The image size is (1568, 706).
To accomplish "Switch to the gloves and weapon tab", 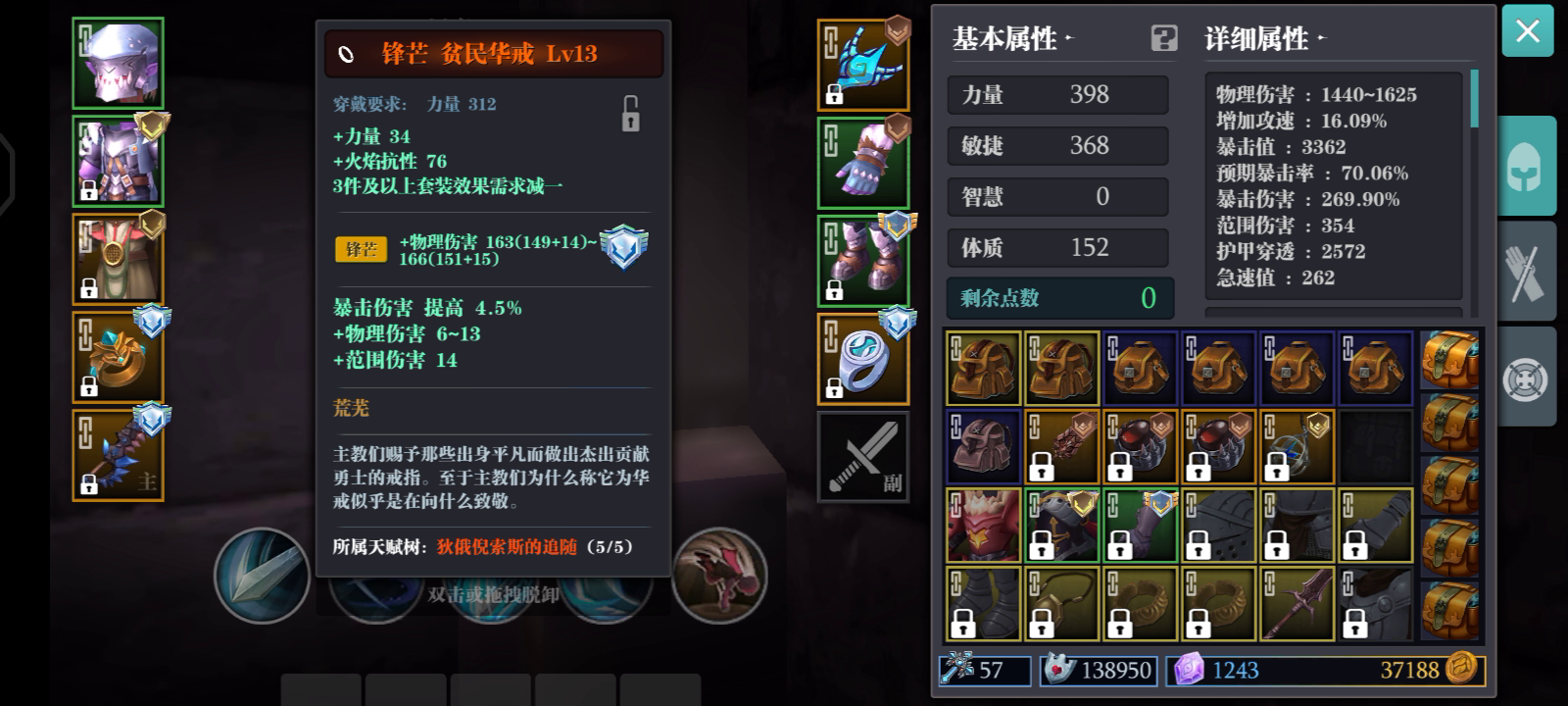I will point(1528,271).
